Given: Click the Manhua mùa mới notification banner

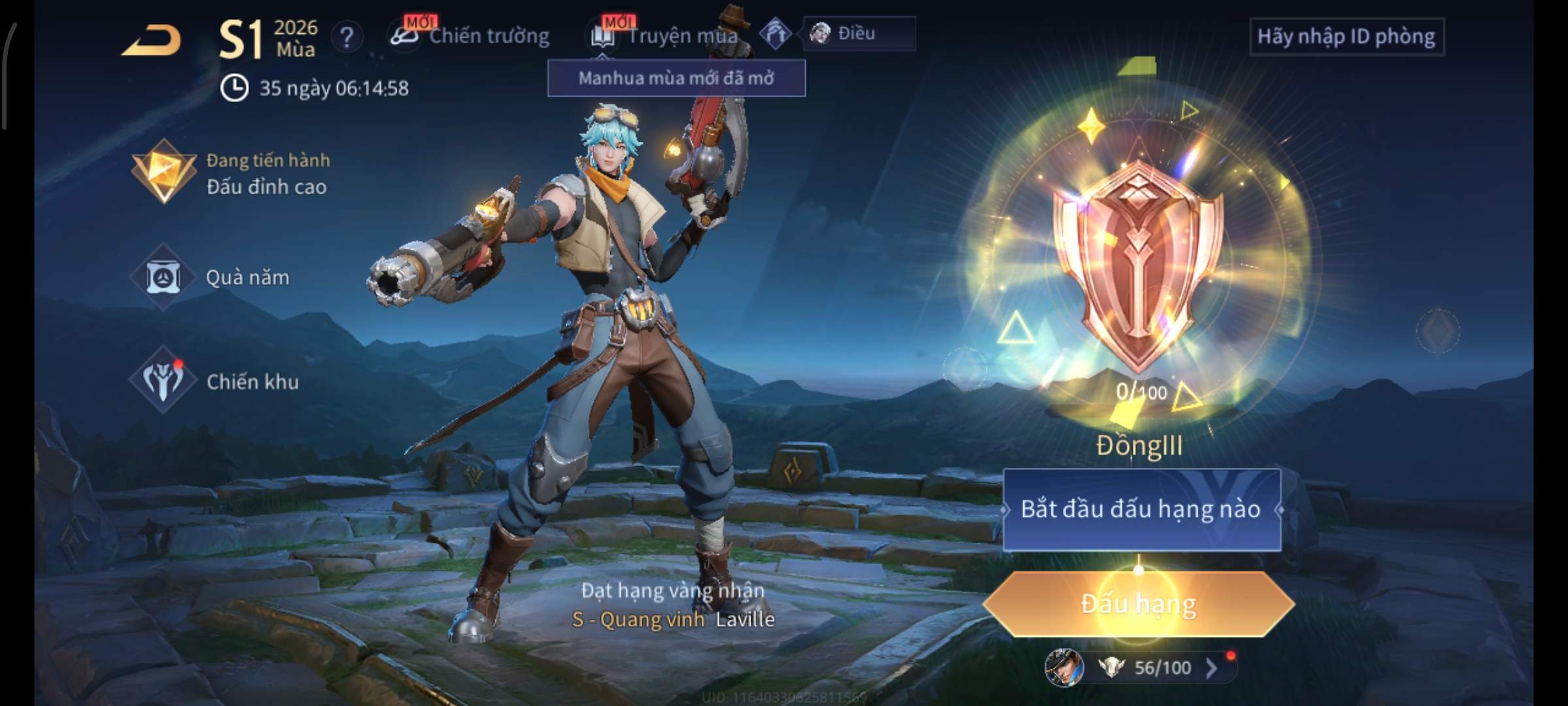Looking at the screenshot, I should 676,78.
